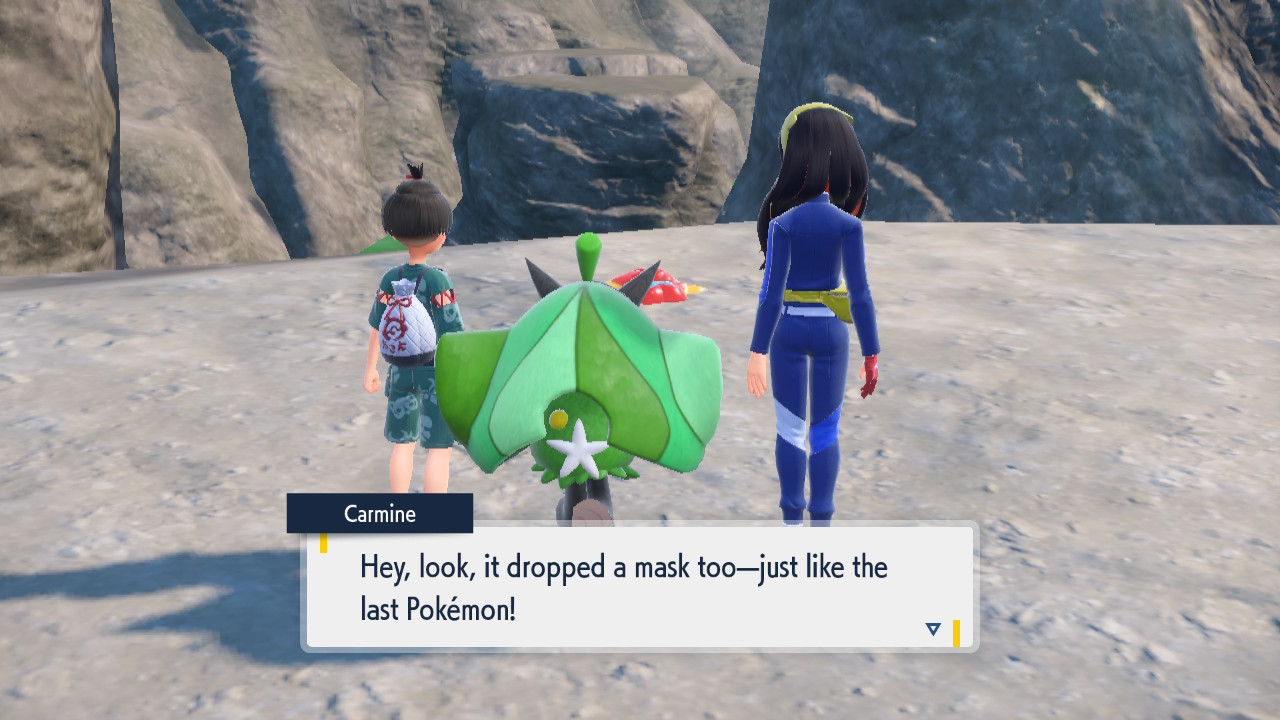Click Carmine's dialogue text box to continue
The width and height of the screenshot is (1280, 720).
point(640,587)
